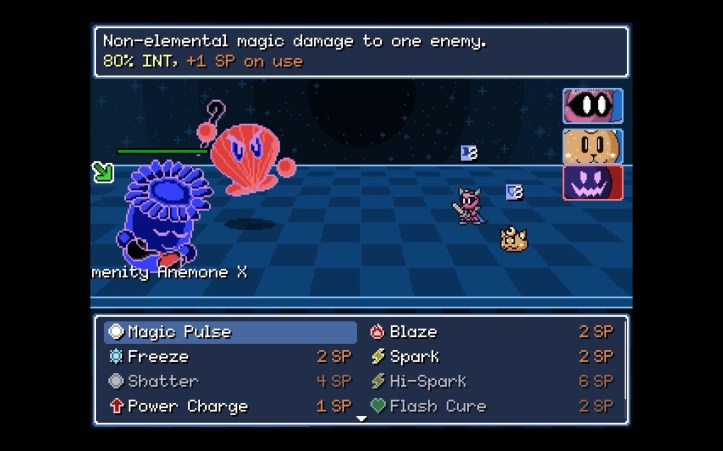Cast the Blaze spell

[x=492, y=332]
